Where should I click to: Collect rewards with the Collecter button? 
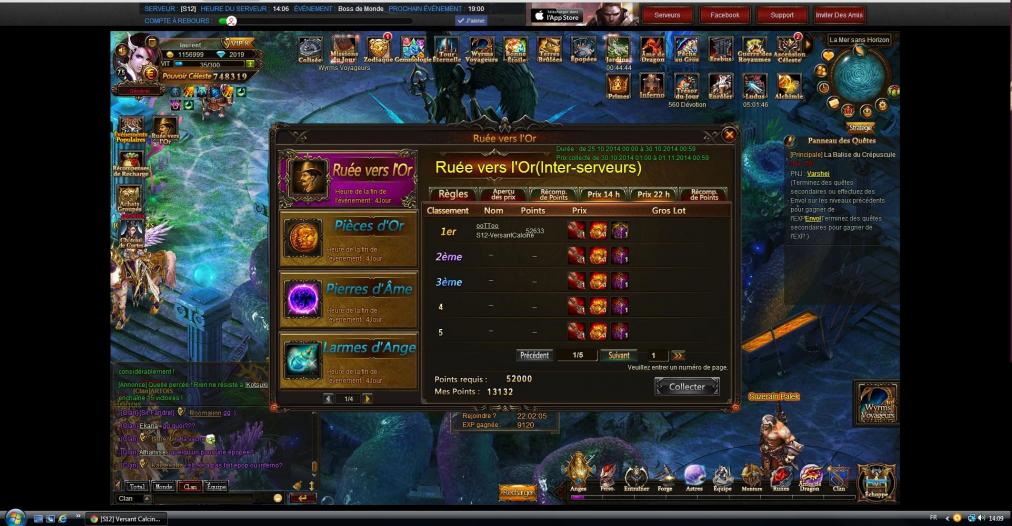(x=686, y=387)
